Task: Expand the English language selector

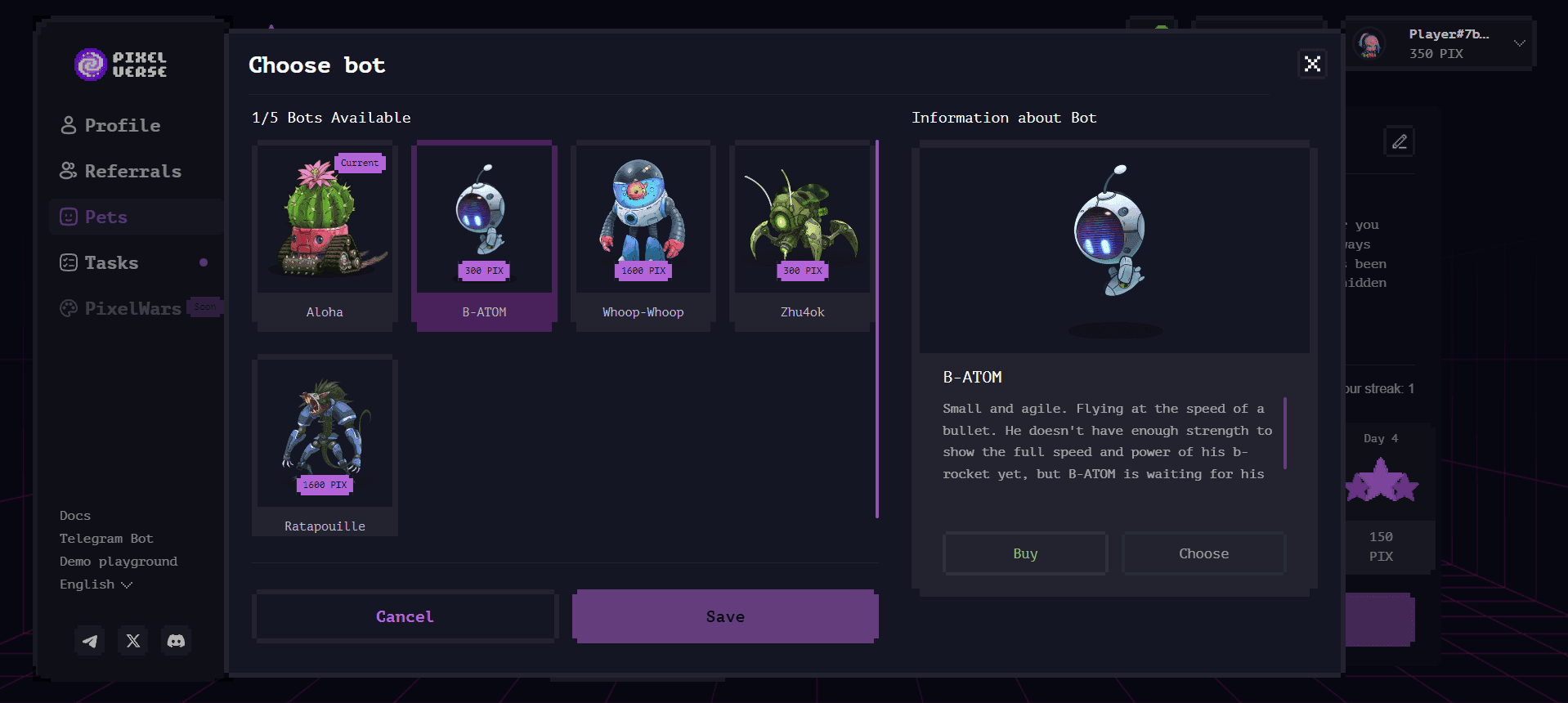Action: (x=96, y=584)
